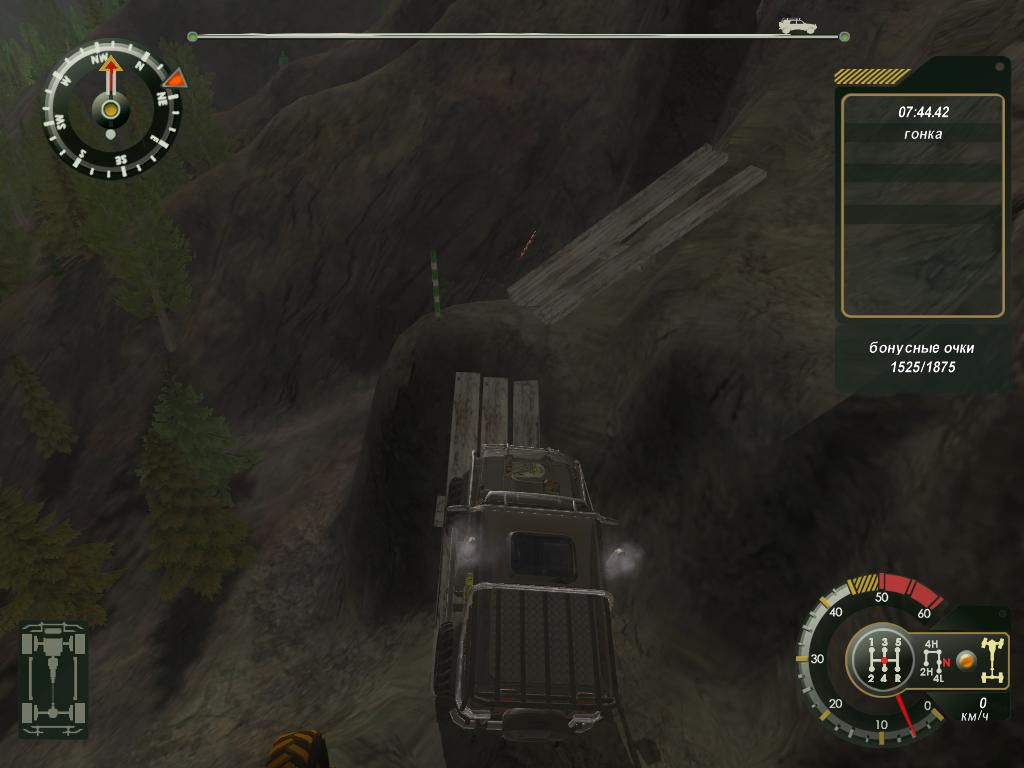Click the white car icon on progress bar

click(x=798, y=26)
